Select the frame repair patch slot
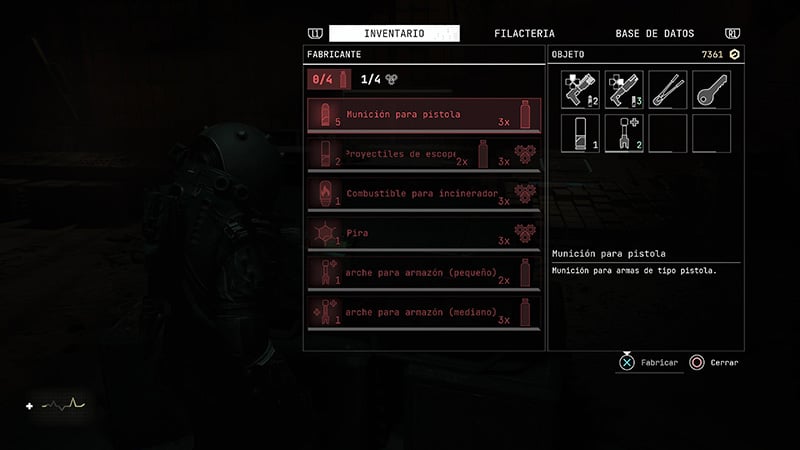This screenshot has width=800, height=450. (624, 133)
